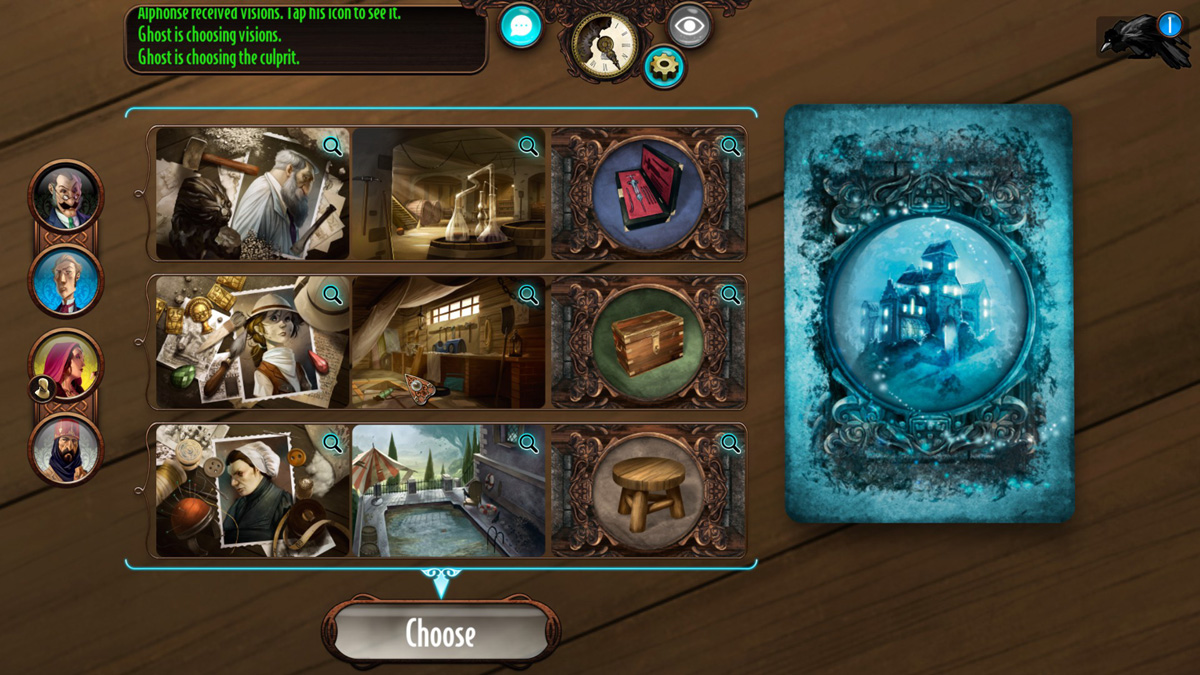Select the grey-haired man portrait on blue
1200x675 pixels.
click(x=66, y=280)
